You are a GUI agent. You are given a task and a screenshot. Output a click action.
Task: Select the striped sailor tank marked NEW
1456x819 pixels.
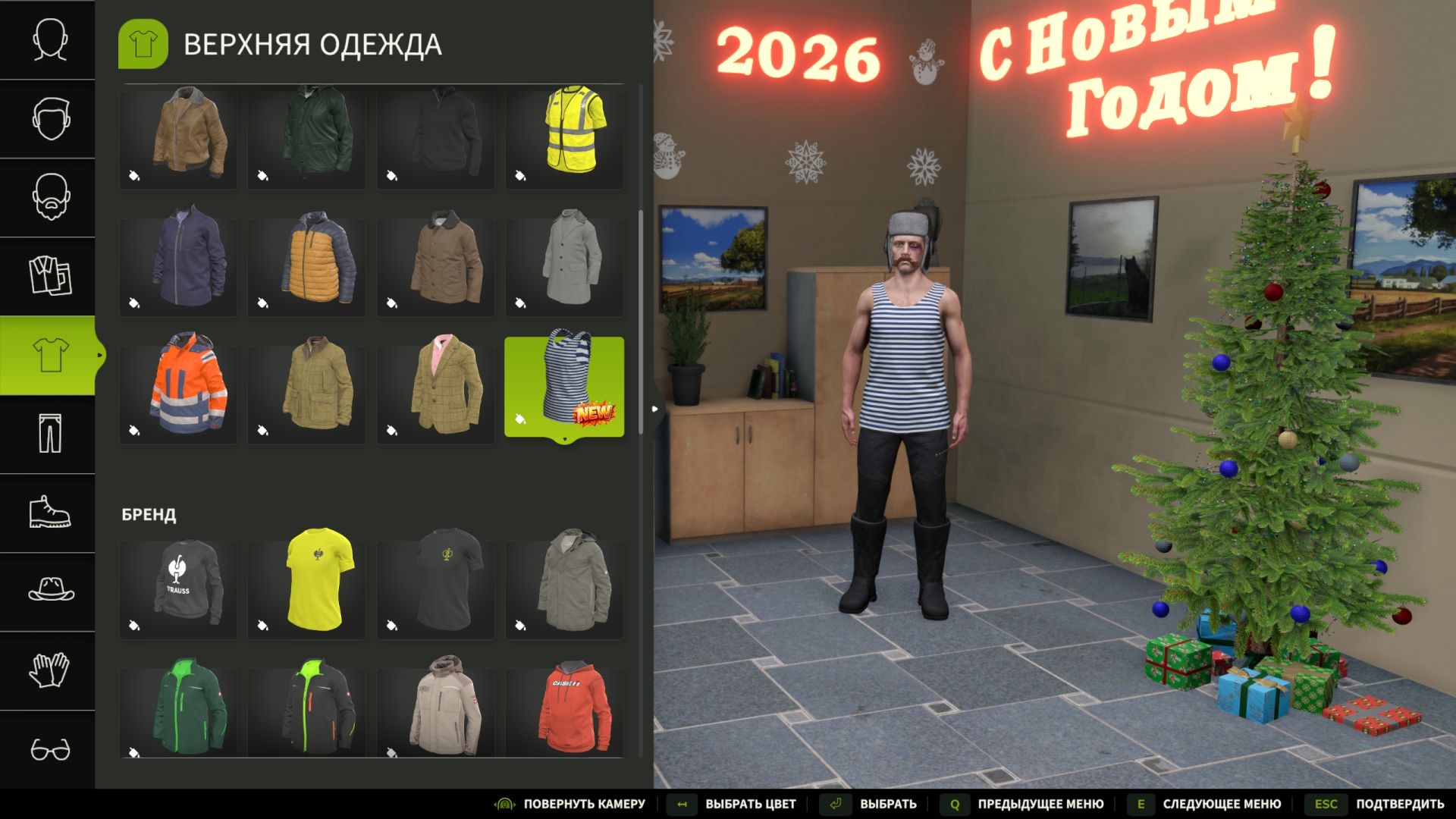[x=564, y=383]
